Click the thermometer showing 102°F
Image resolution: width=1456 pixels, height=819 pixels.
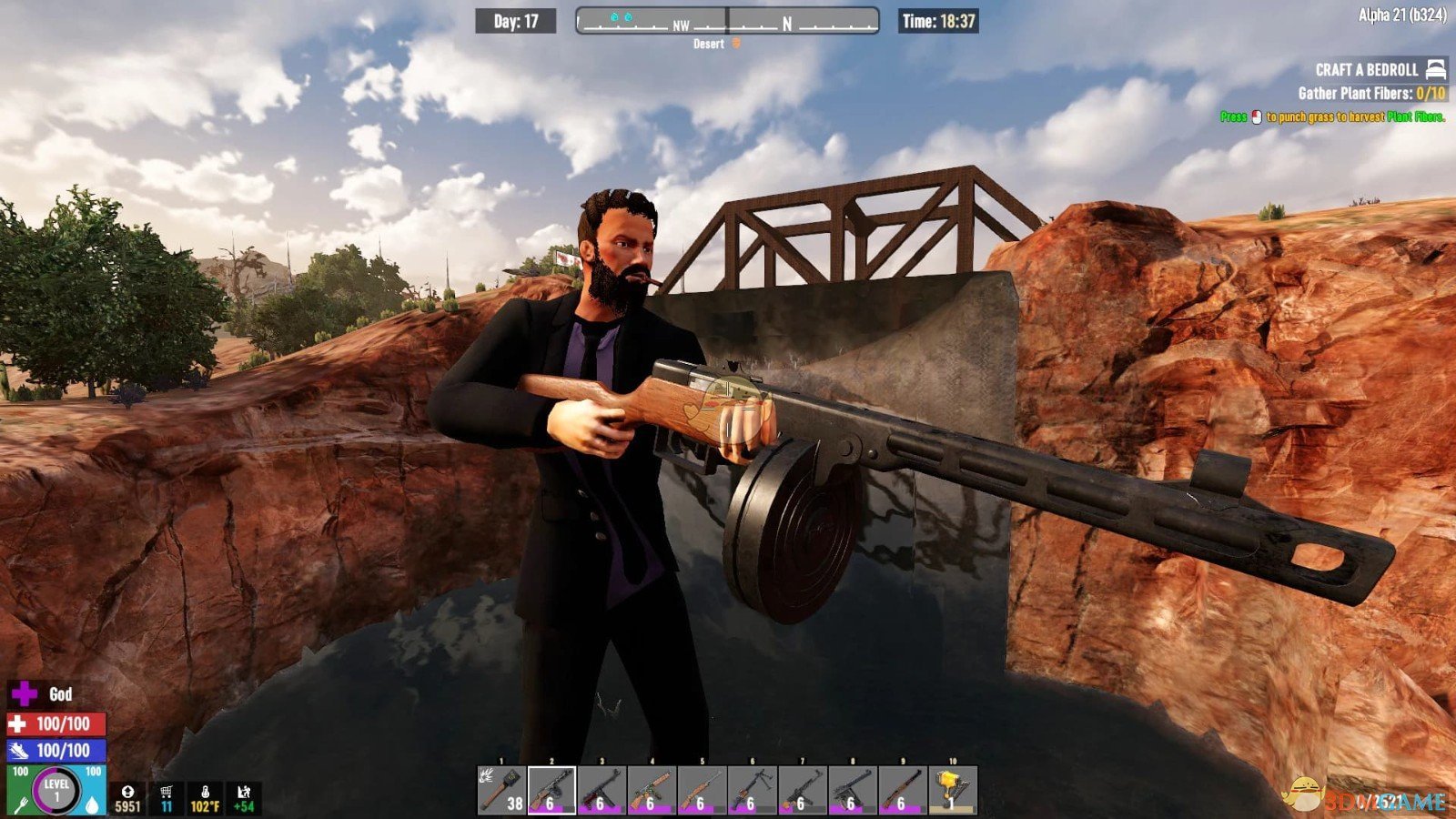[206, 792]
